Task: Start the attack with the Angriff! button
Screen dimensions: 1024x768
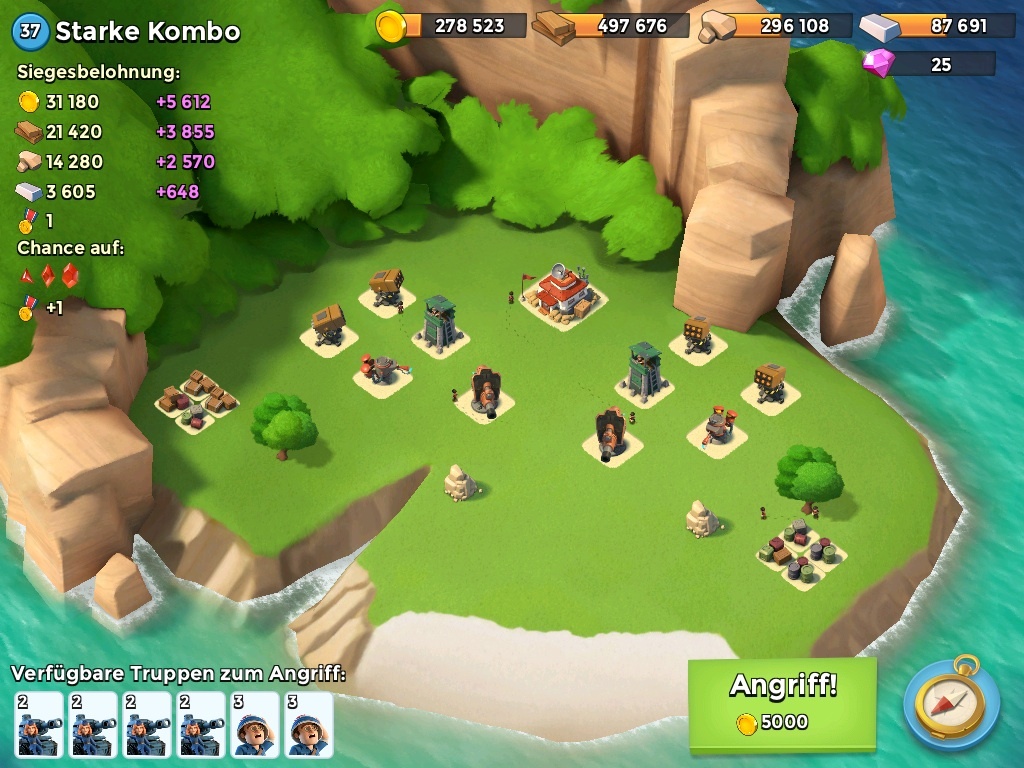Action: point(782,702)
